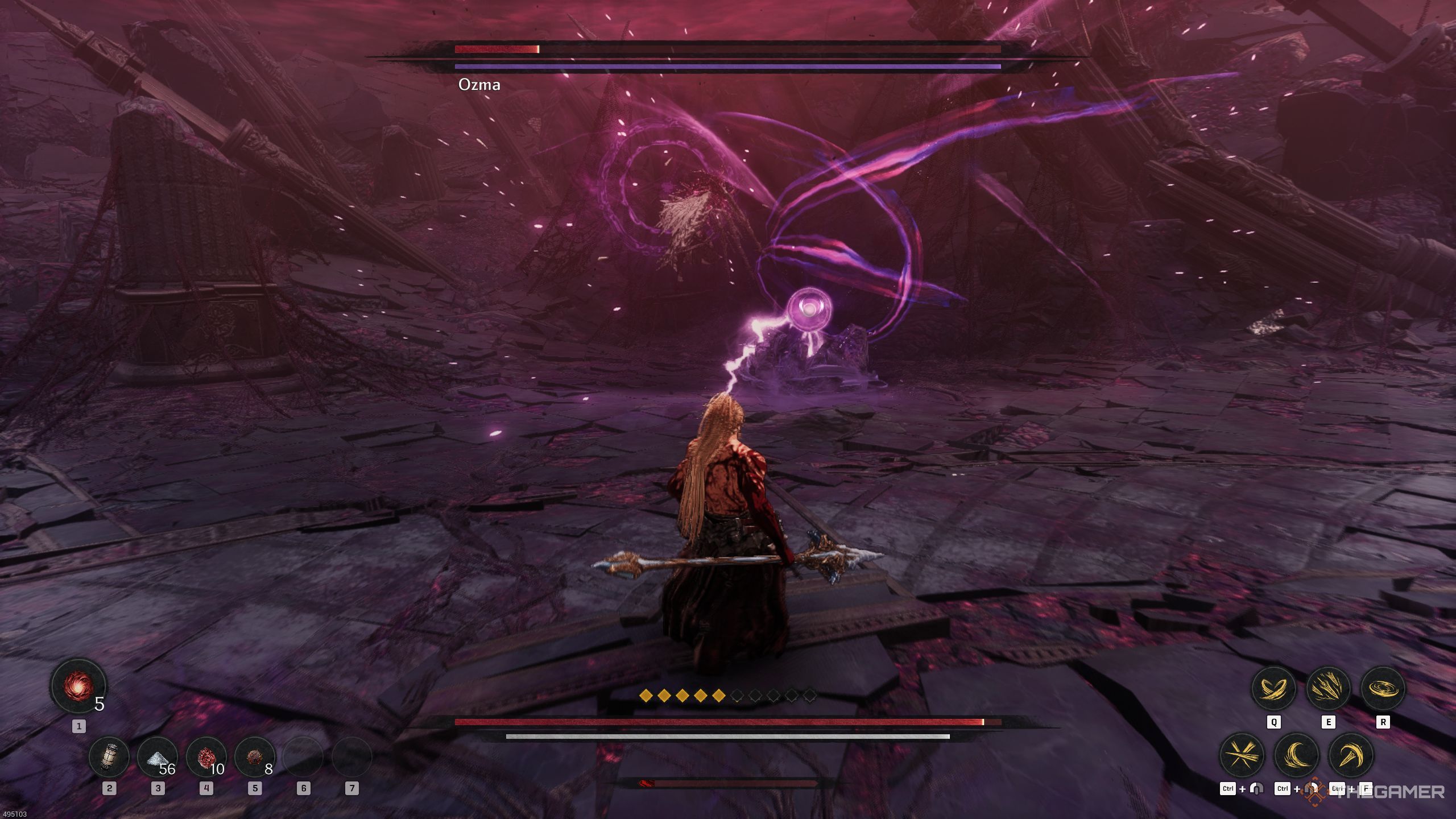Activate the arcing spear strike skill

click(1351, 755)
